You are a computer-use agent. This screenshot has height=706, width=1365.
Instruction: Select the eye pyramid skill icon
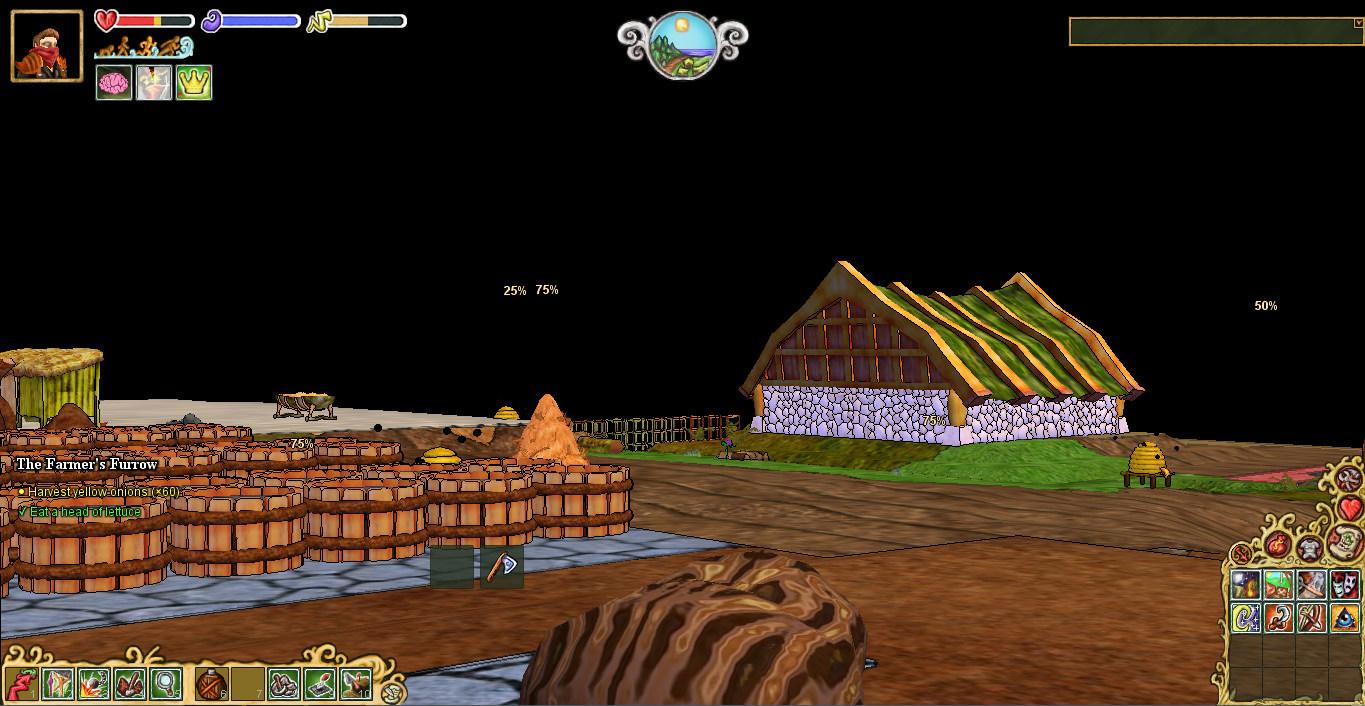[x=1345, y=618]
